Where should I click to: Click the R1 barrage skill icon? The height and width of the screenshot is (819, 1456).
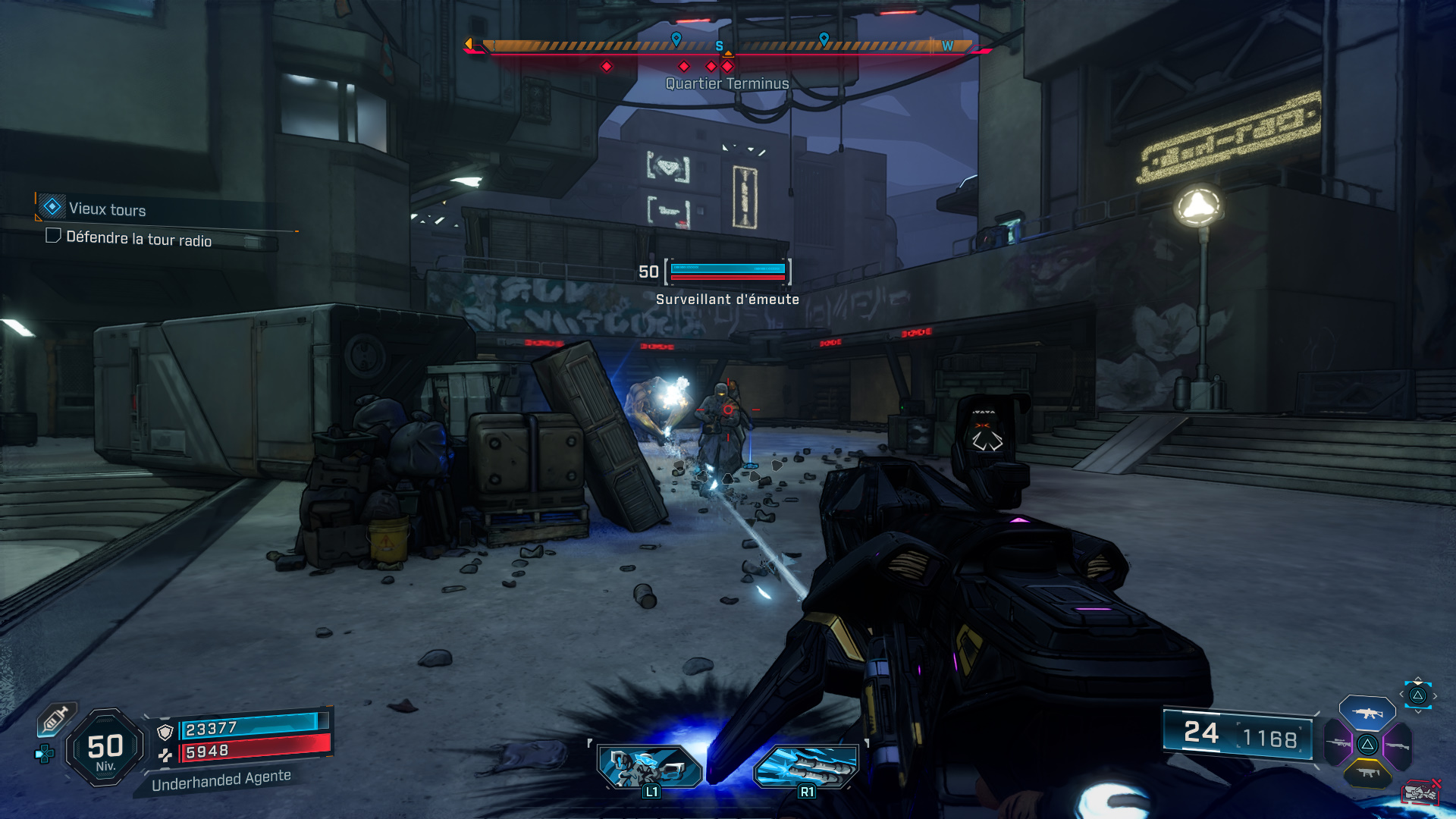[x=807, y=767]
